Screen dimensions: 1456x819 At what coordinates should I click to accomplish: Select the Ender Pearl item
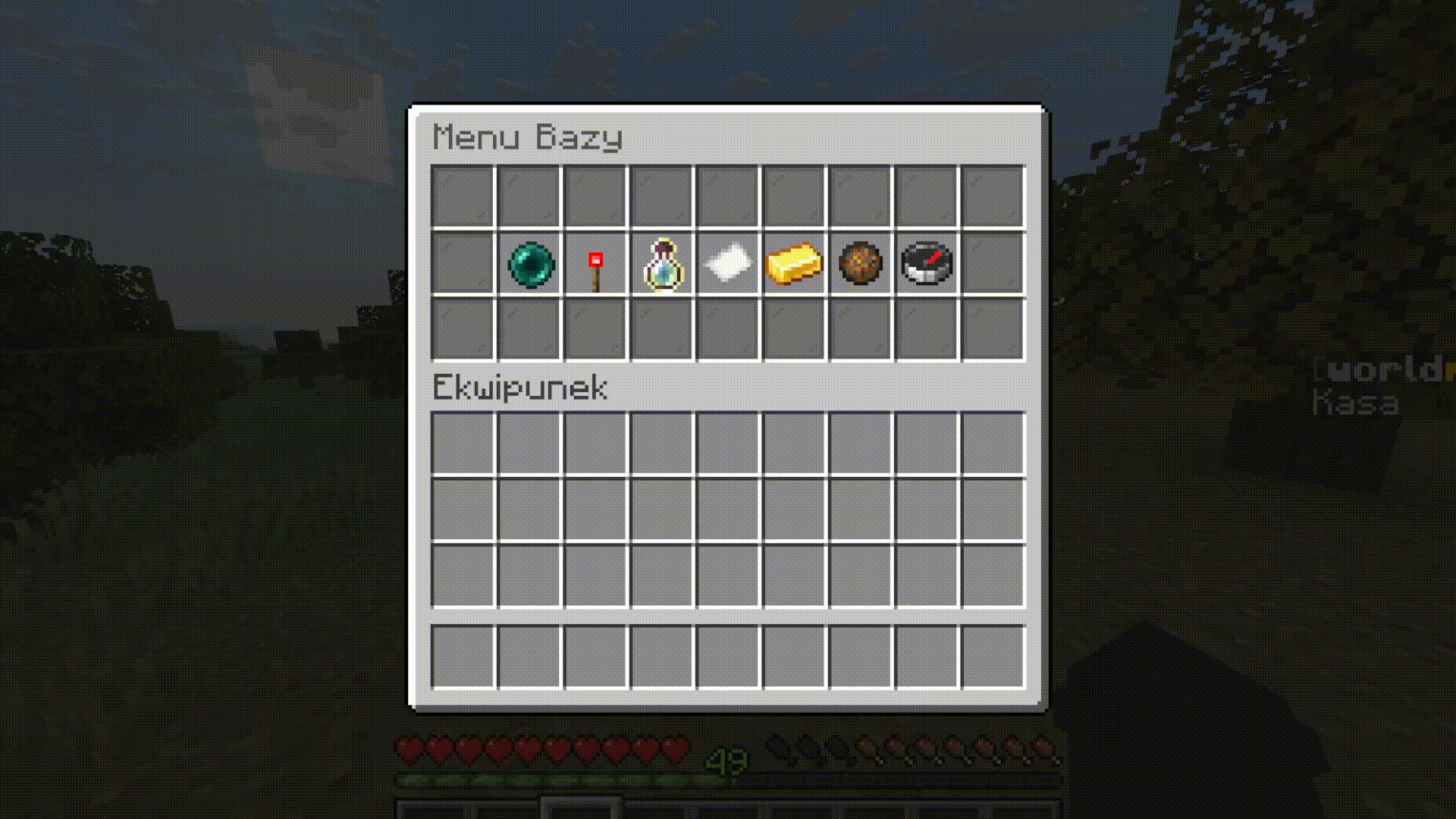click(x=529, y=263)
